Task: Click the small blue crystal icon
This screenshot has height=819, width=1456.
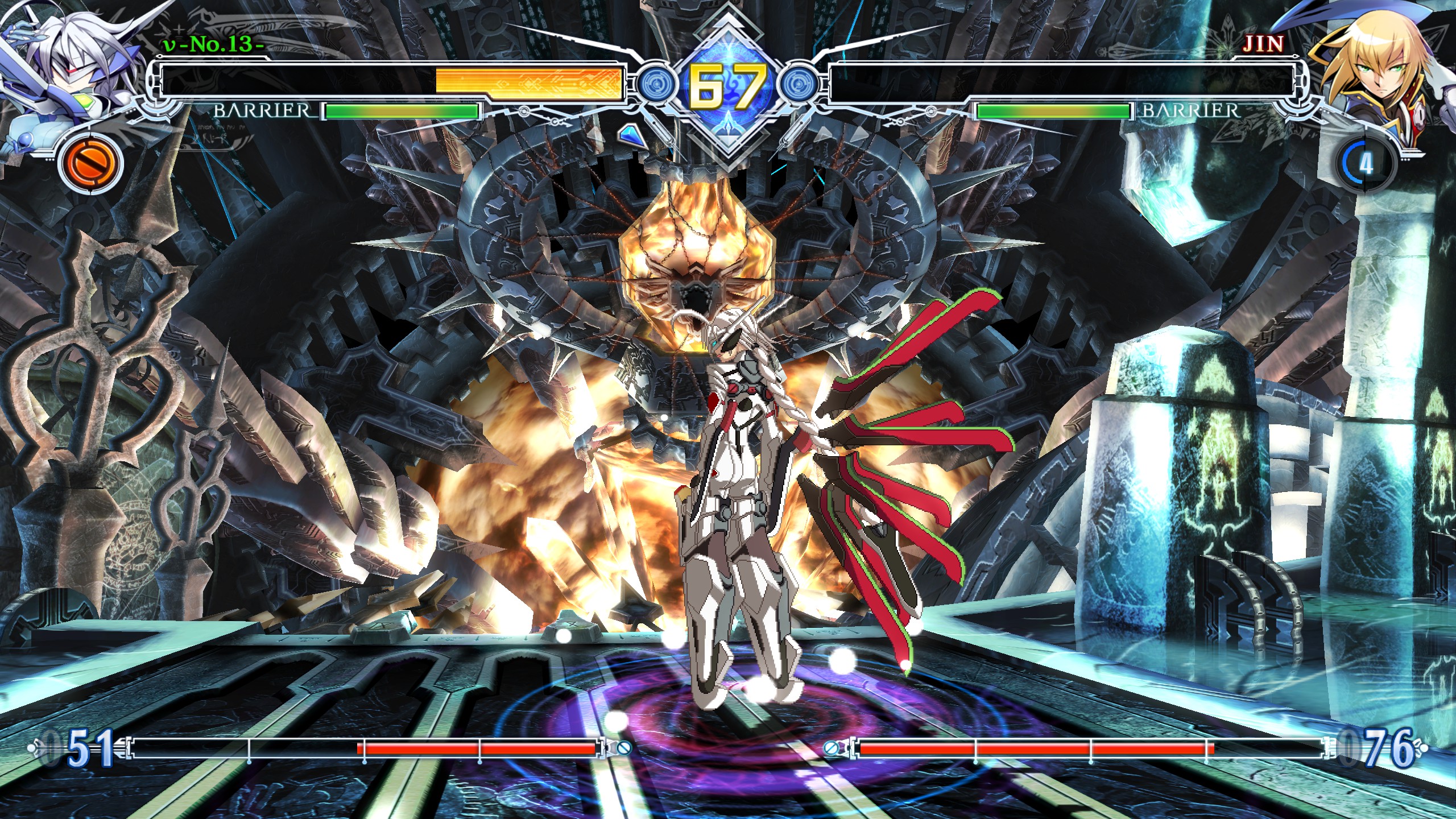Action: [629, 135]
